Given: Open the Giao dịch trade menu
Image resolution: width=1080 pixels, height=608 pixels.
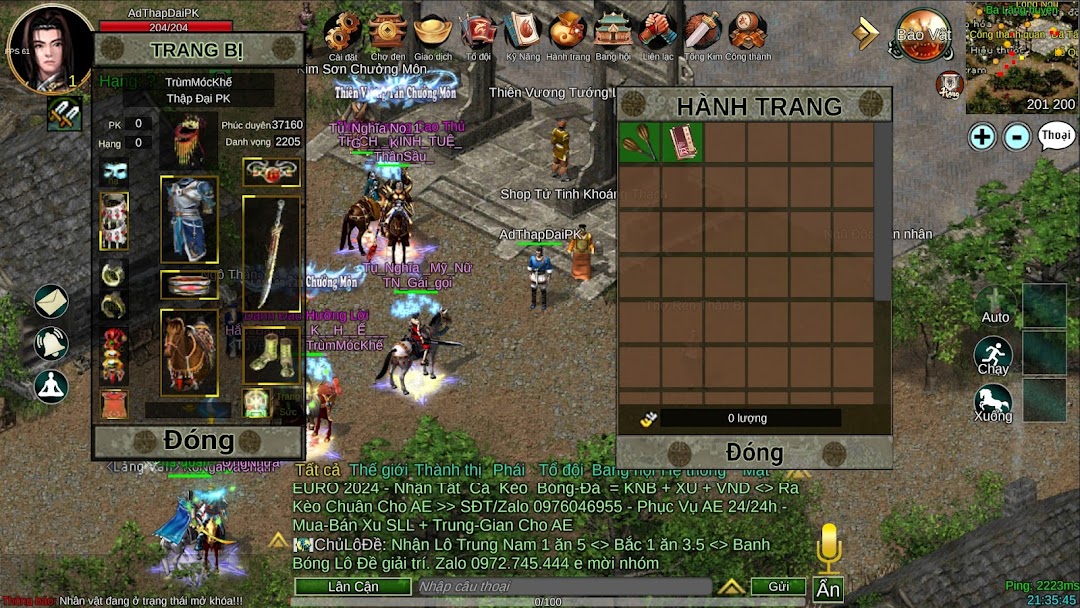Looking at the screenshot, I should (433, 34).
